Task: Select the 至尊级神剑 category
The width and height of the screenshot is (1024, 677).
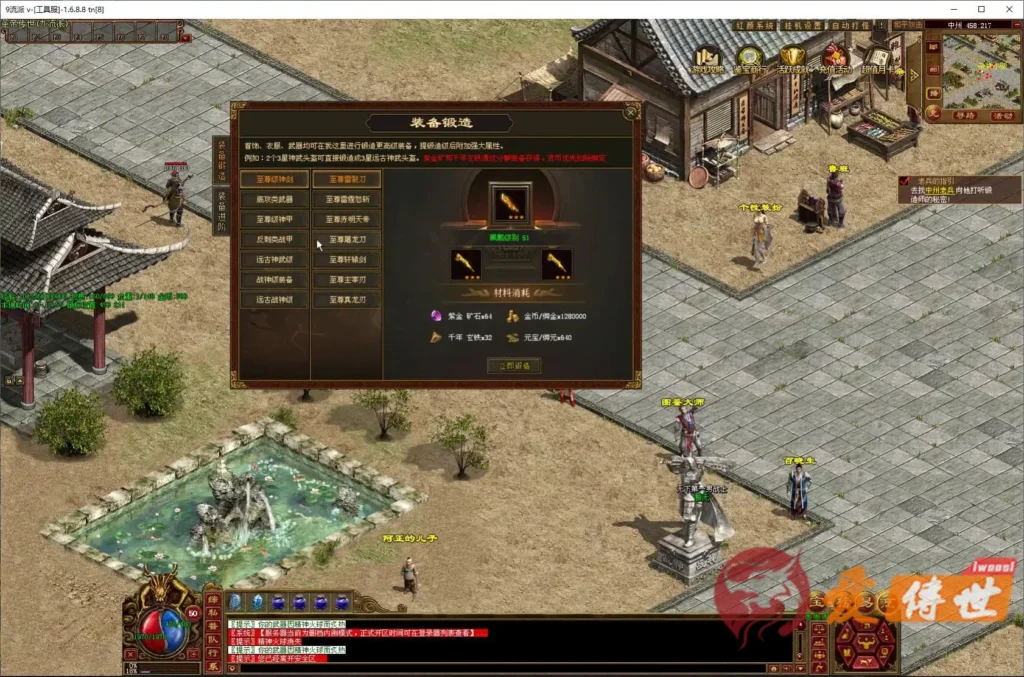Action: (273, 180)
